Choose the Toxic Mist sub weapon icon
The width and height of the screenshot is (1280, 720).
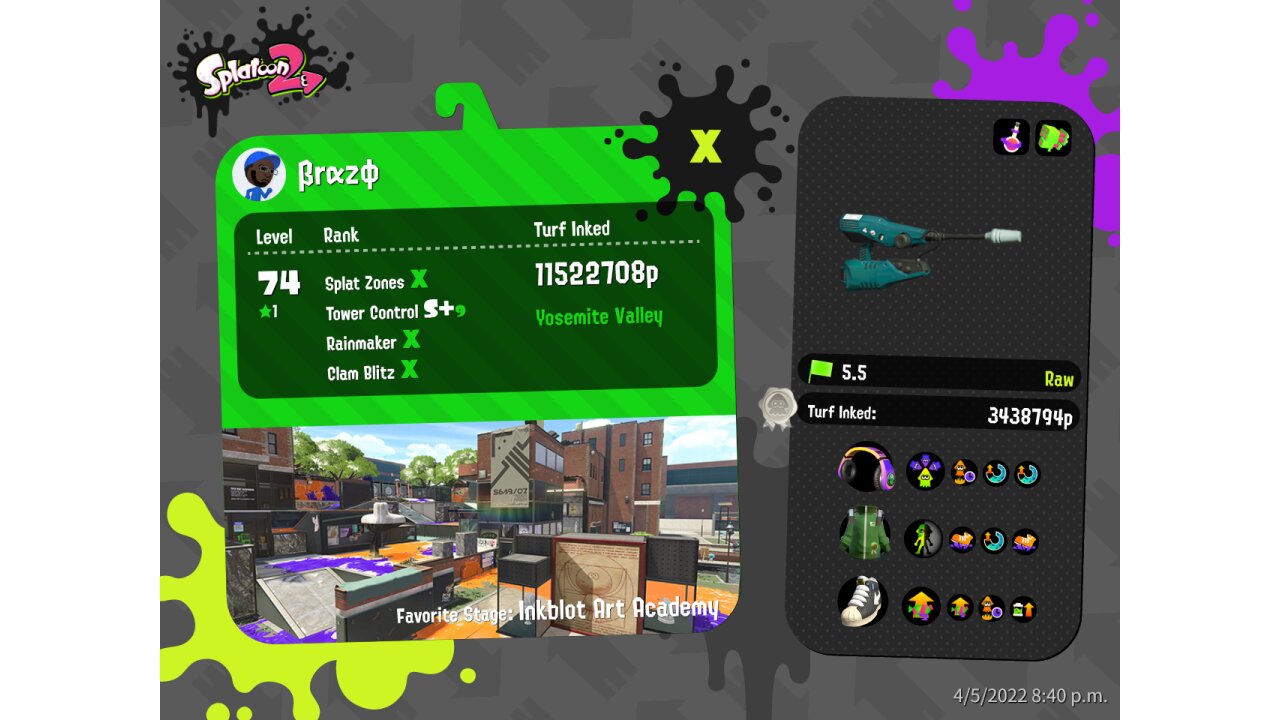pyautogui.click(x=1011, y=138)
